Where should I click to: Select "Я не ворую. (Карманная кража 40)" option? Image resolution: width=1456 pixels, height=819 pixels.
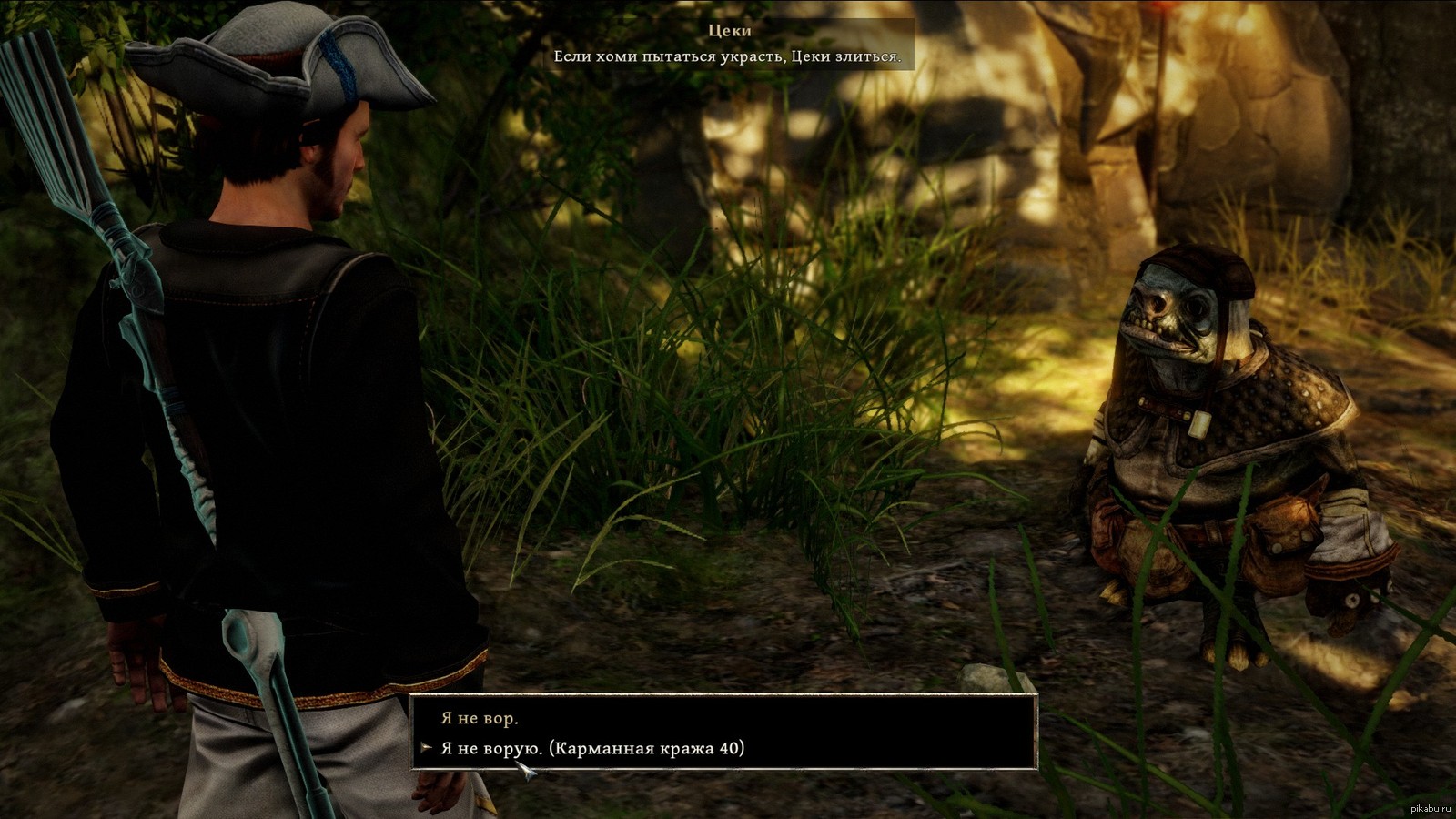pos(592,748)
